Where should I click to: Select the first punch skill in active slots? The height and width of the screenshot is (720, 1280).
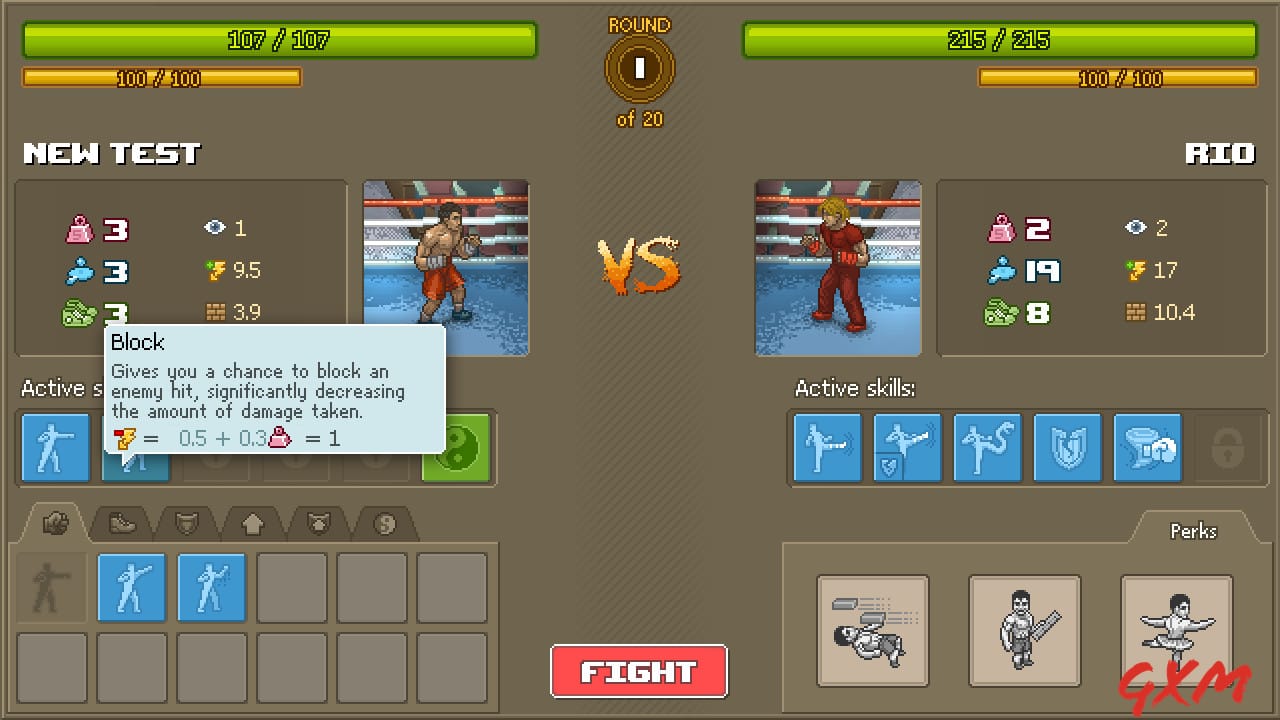click(x=55, y=448)
